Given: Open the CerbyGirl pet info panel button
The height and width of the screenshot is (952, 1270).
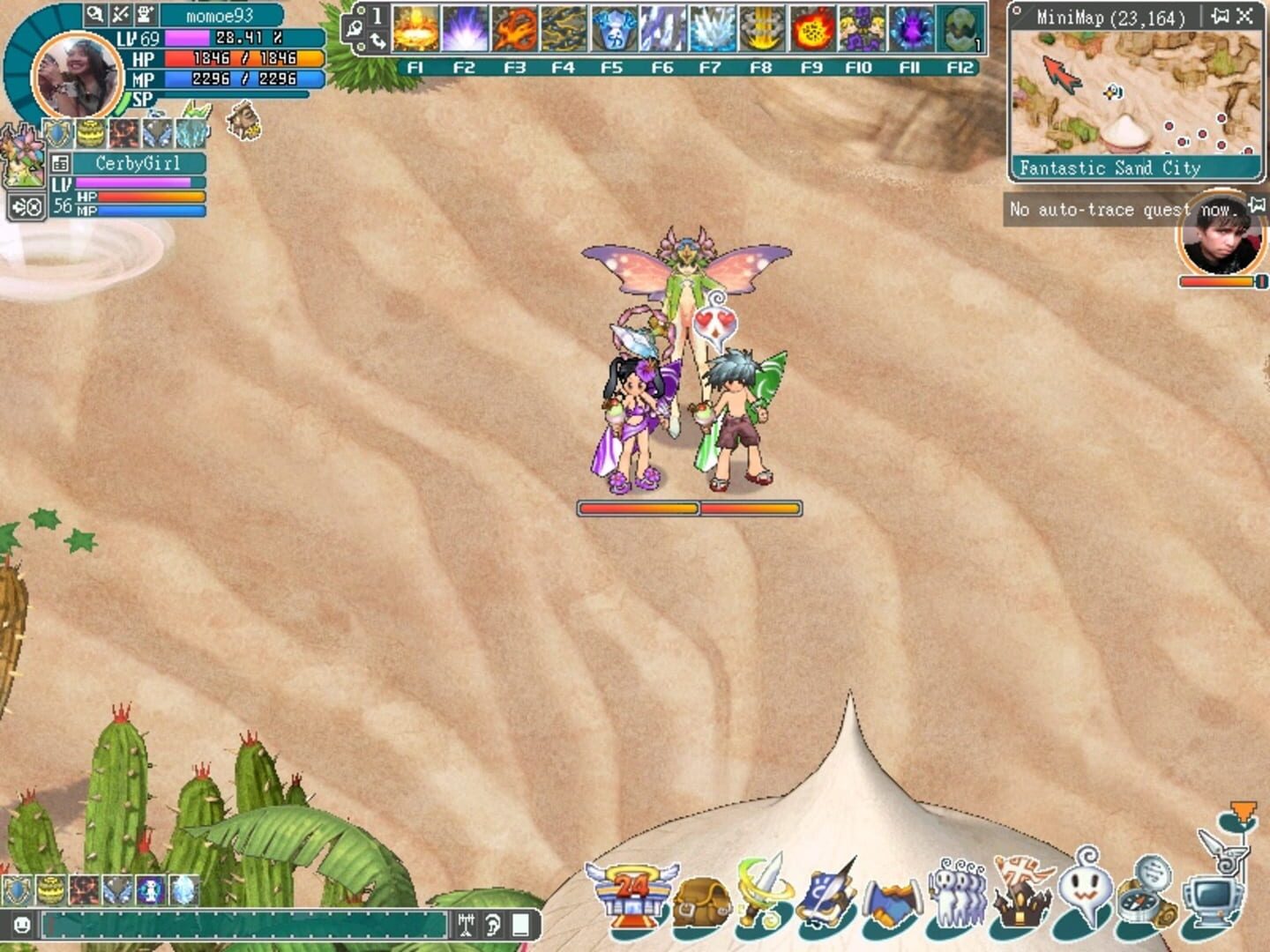Looking at the screenshot, I should 60,163.
